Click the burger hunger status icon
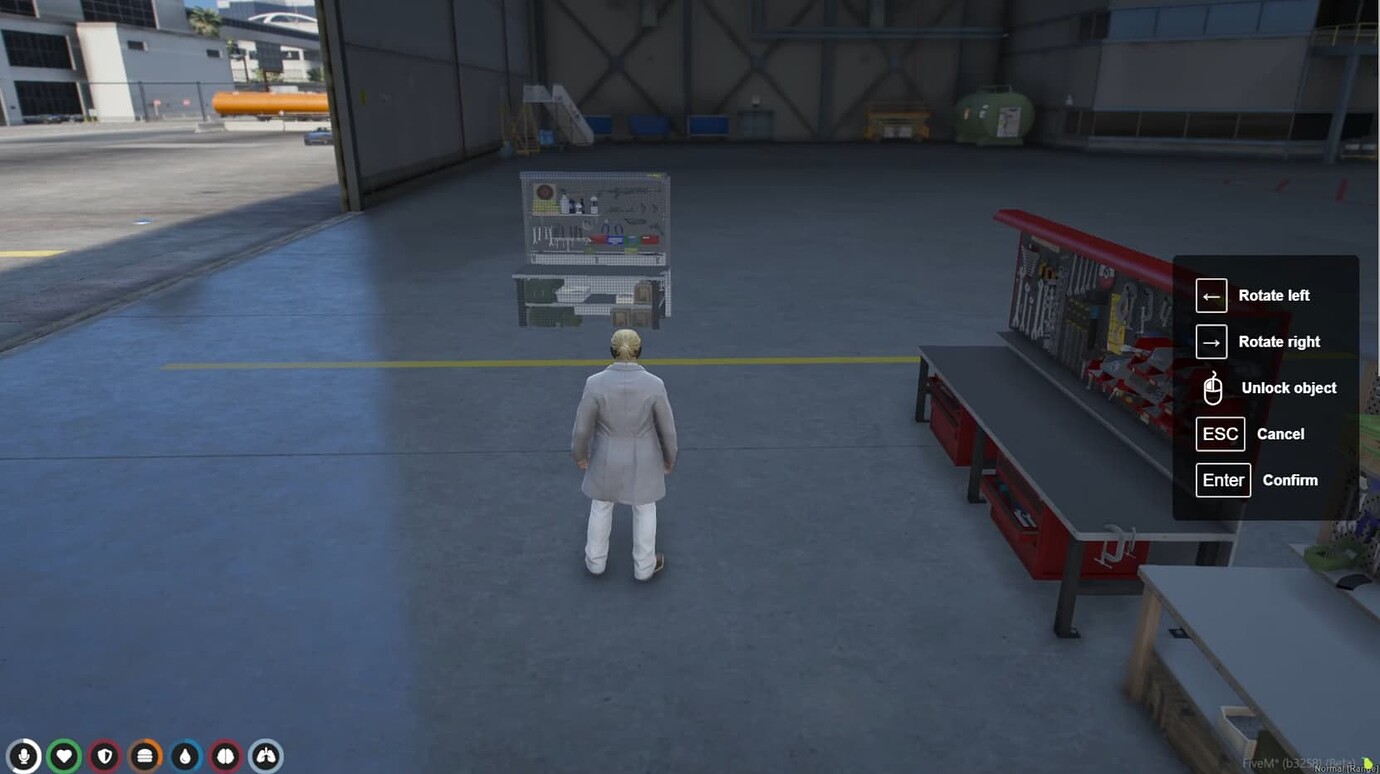 (x=145, y=756)
